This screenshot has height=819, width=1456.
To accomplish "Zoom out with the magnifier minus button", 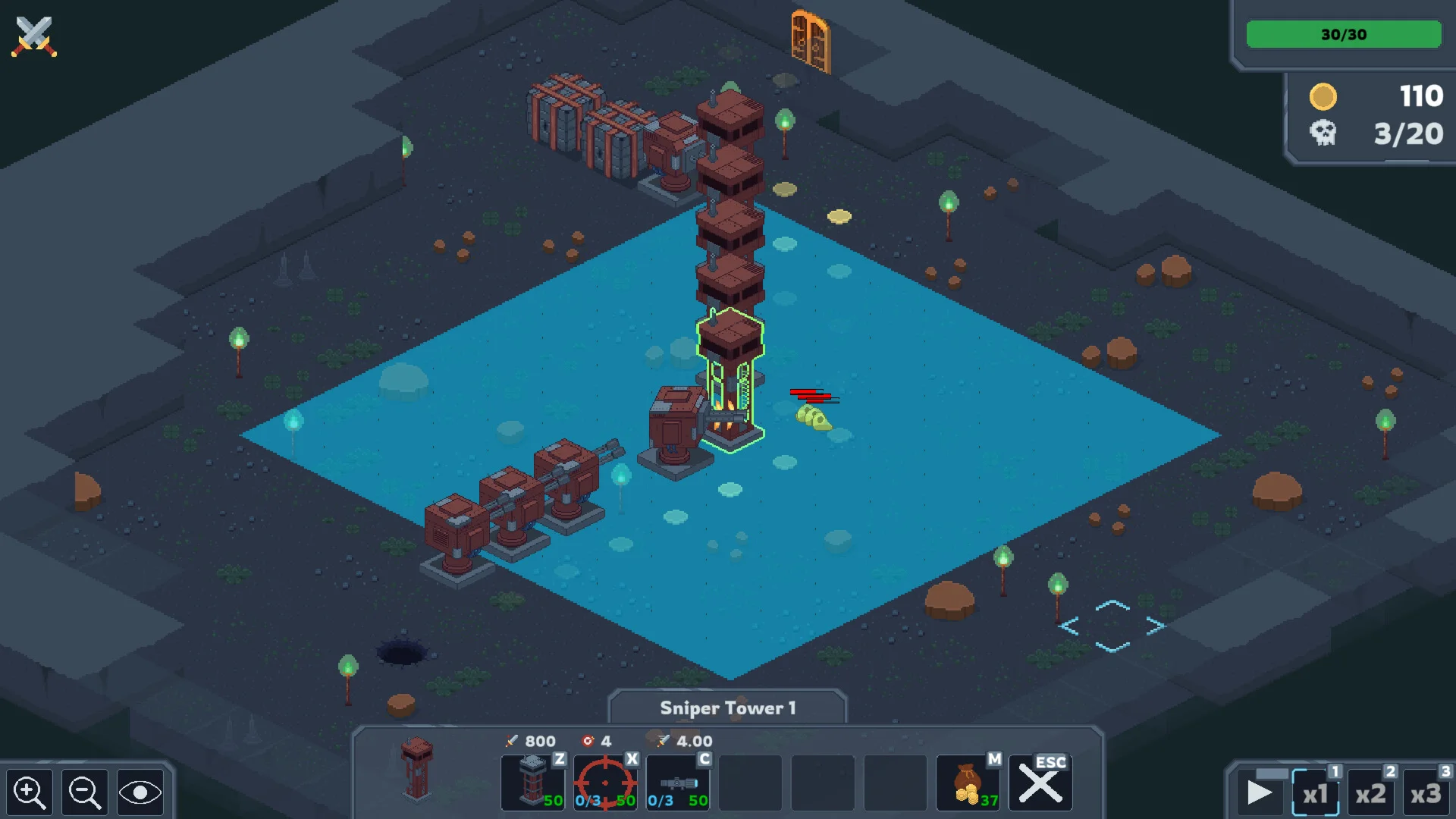I will click(84, 792).
